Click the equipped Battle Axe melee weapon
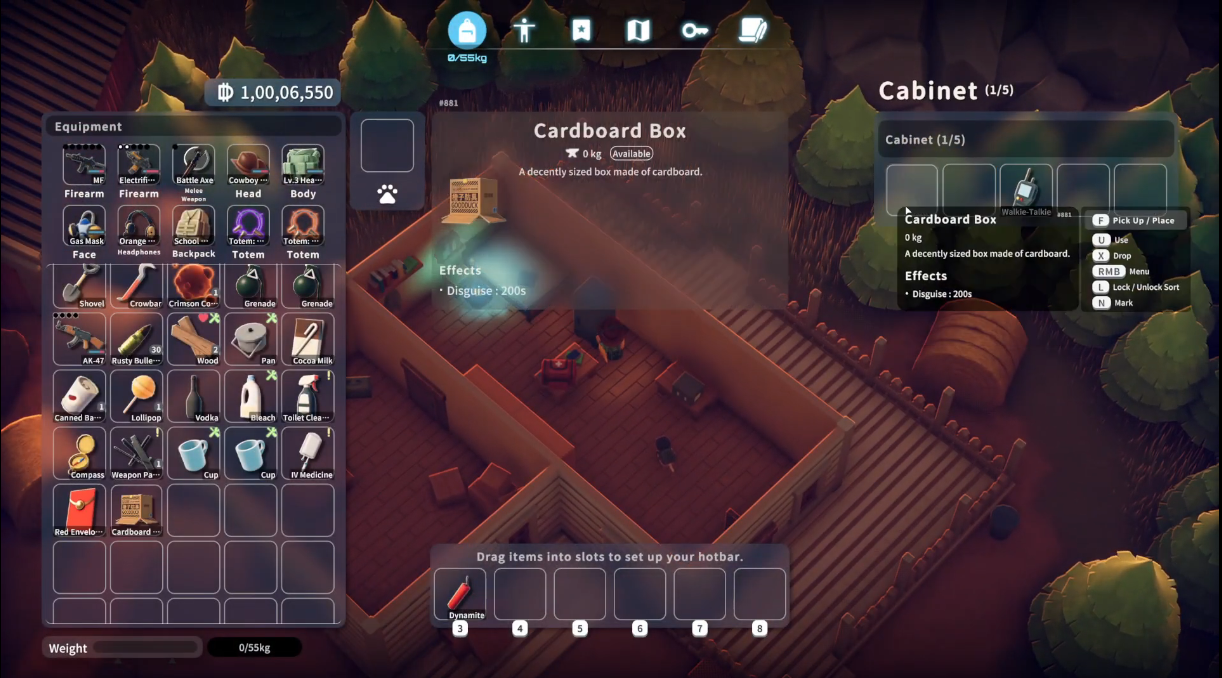This screenshot has height=678, width=1222. [194, 166]
